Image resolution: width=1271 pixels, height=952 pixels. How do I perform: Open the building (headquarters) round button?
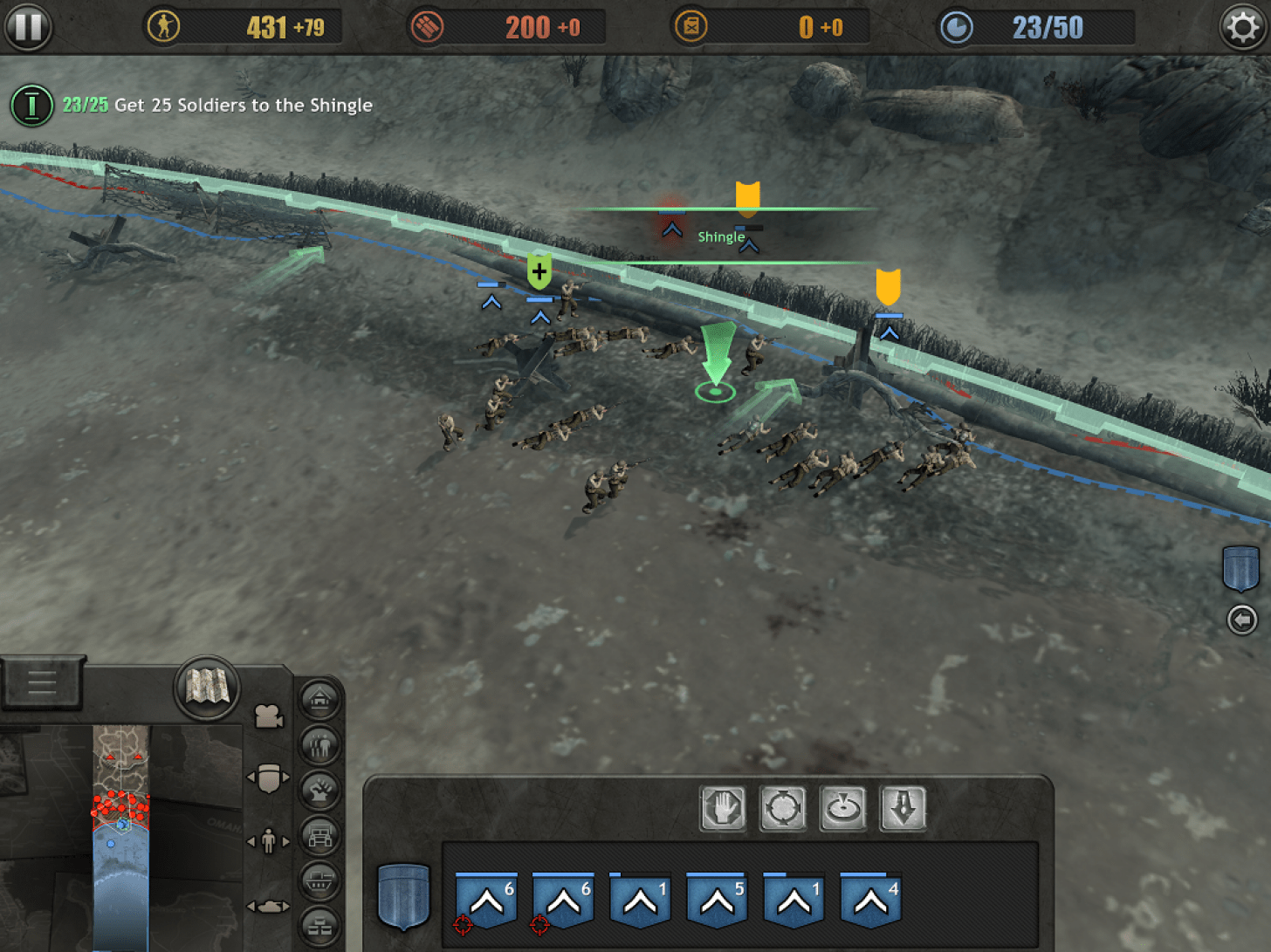tap(319, 699)
